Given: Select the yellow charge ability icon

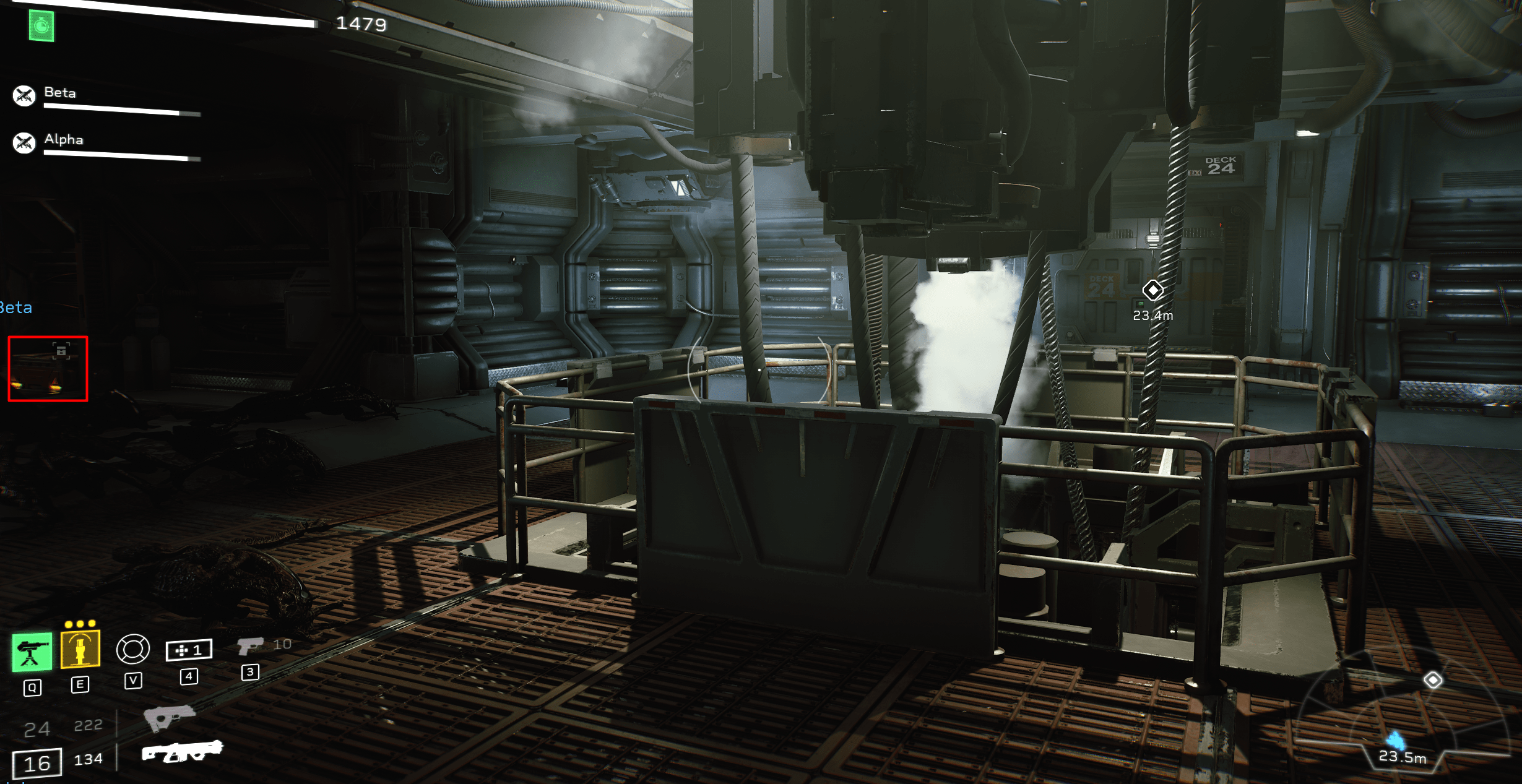Looking at the screenshot, I should coord(79,650).
